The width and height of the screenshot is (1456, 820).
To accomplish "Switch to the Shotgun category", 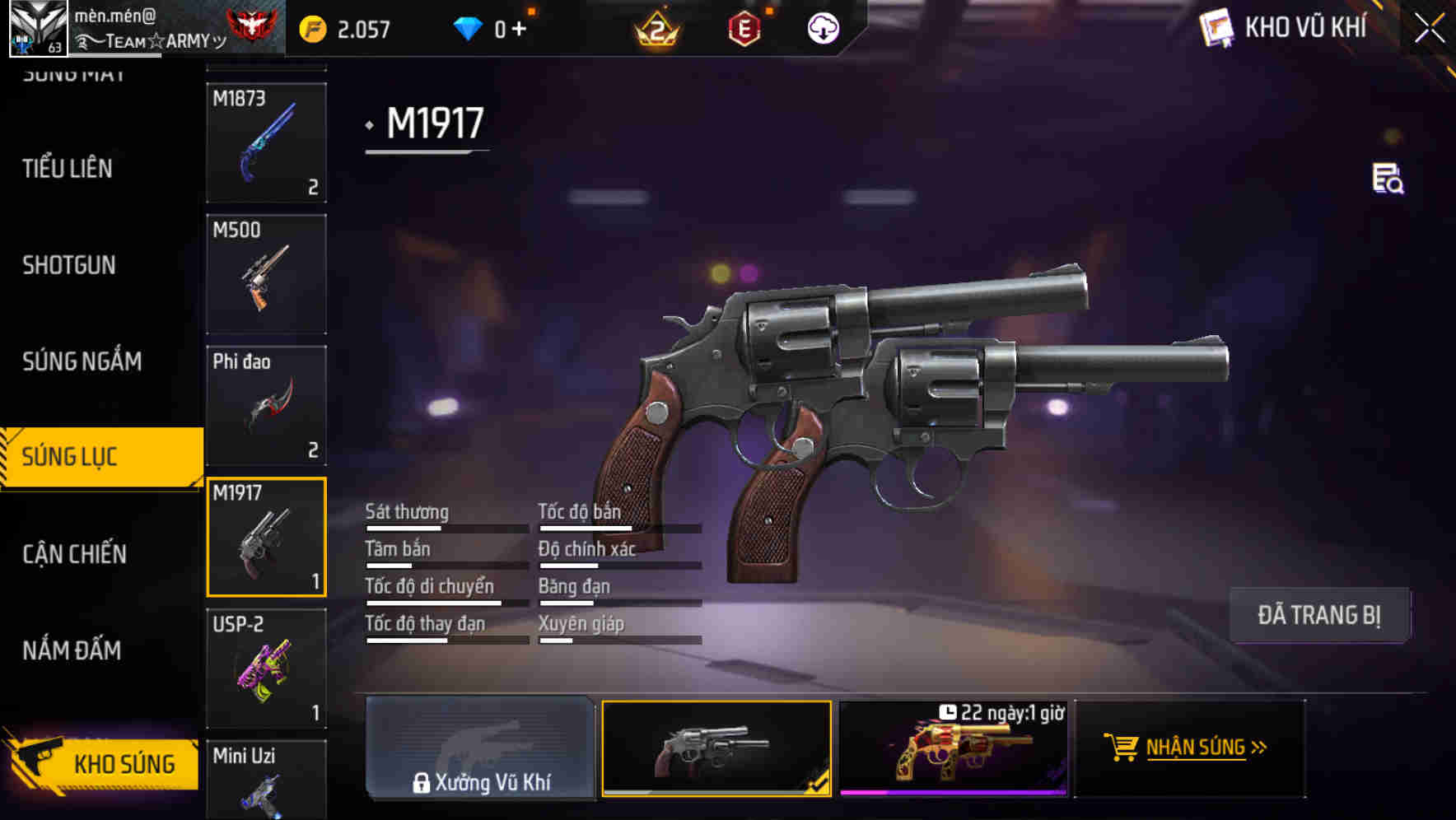I will tap(69, 265).
